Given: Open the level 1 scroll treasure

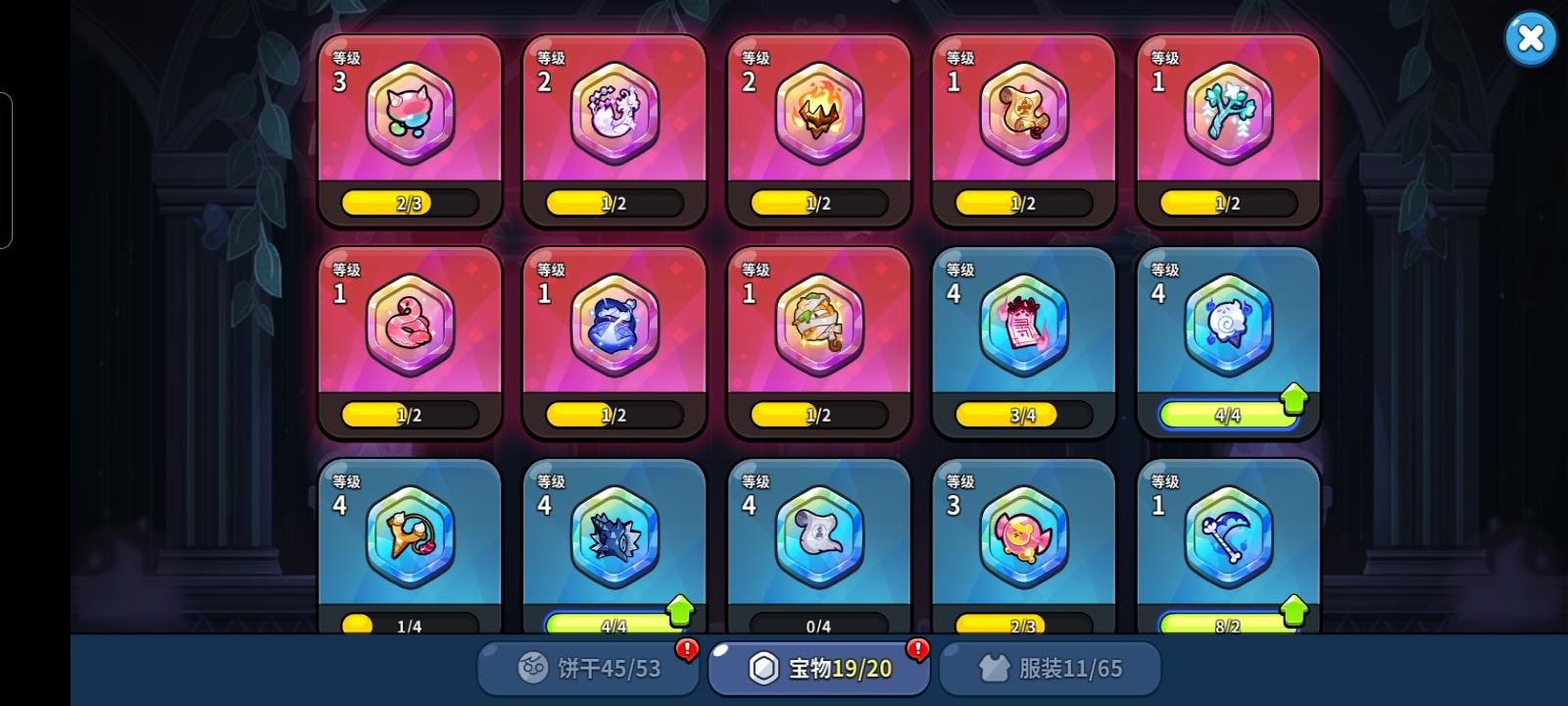Looking at the screenshot, I should [1023, 113].
